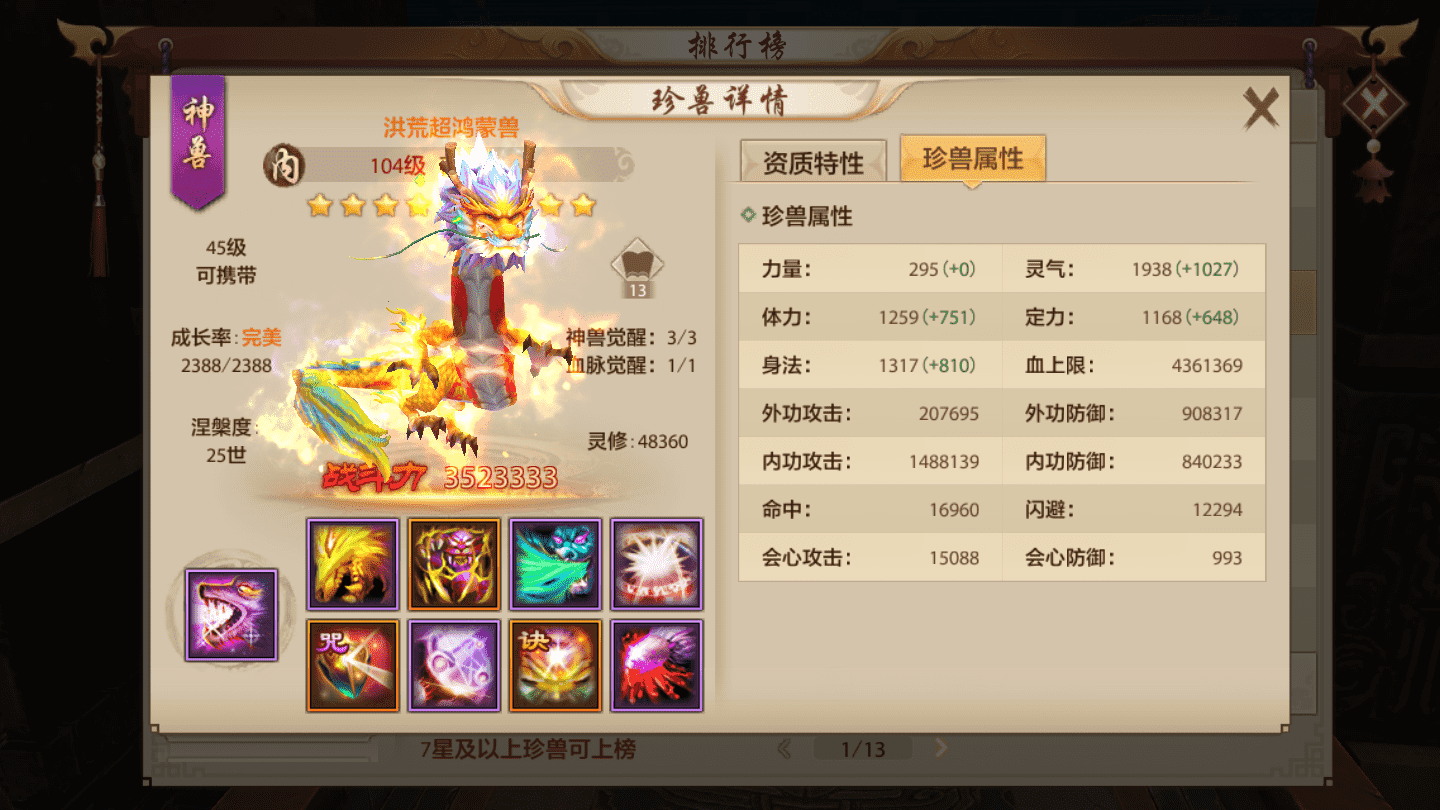Inspect the white burst skill in top row
The image size is (1440, 810).
(656, 564)
